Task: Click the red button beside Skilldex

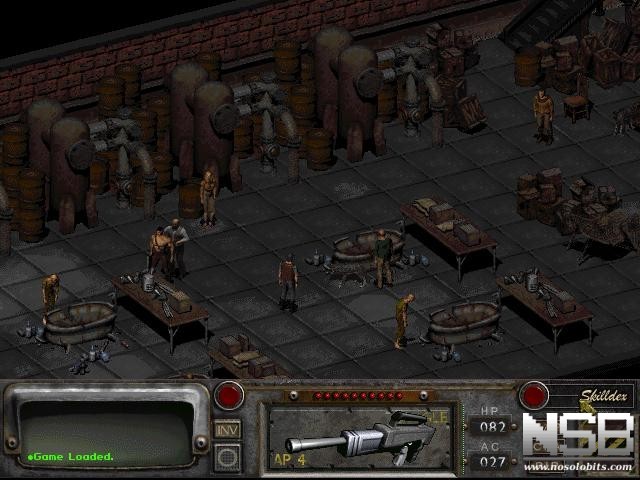Action: click(x=534, y=395)
